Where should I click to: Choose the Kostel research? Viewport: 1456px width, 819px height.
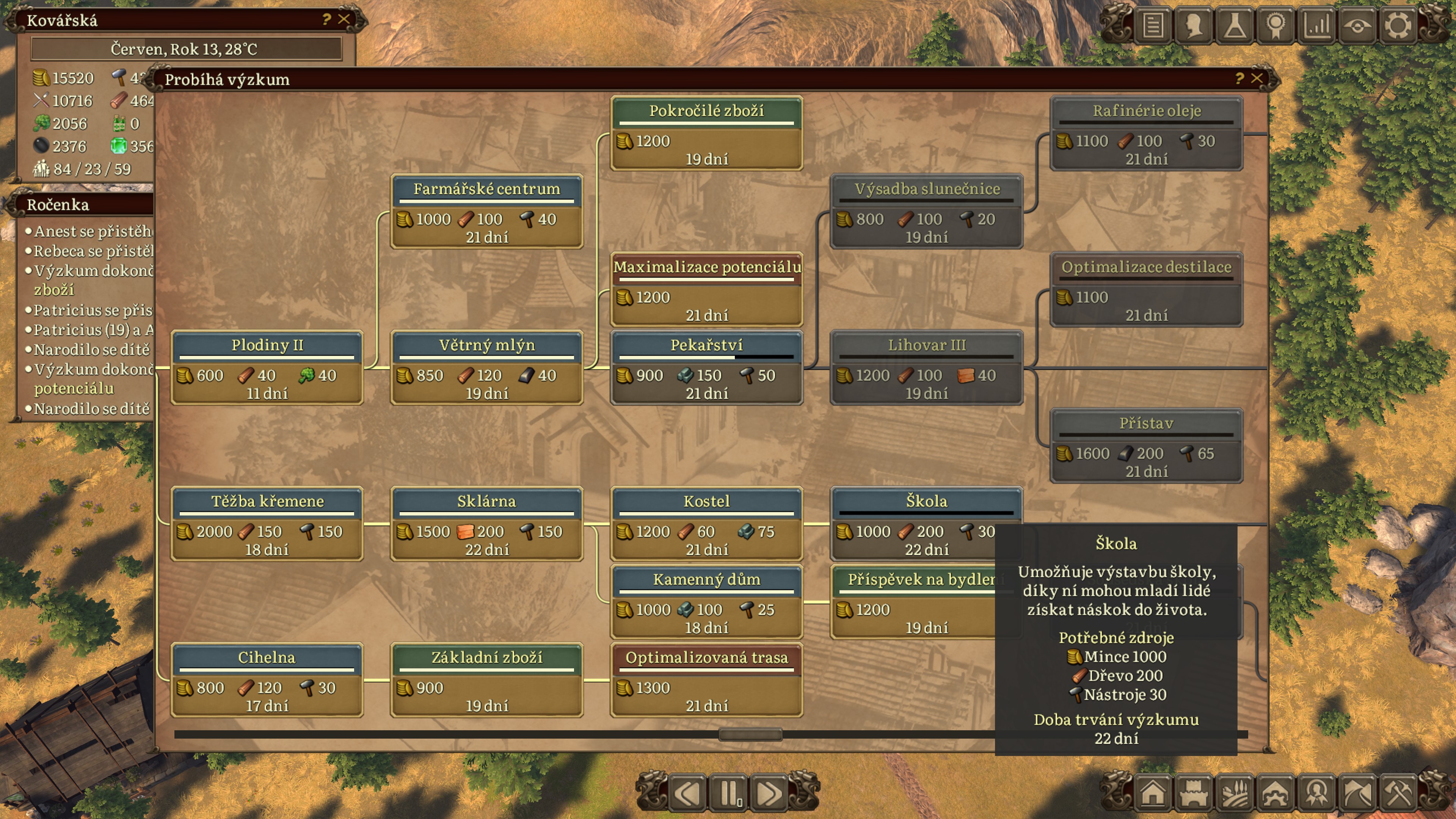pos(706,523)
